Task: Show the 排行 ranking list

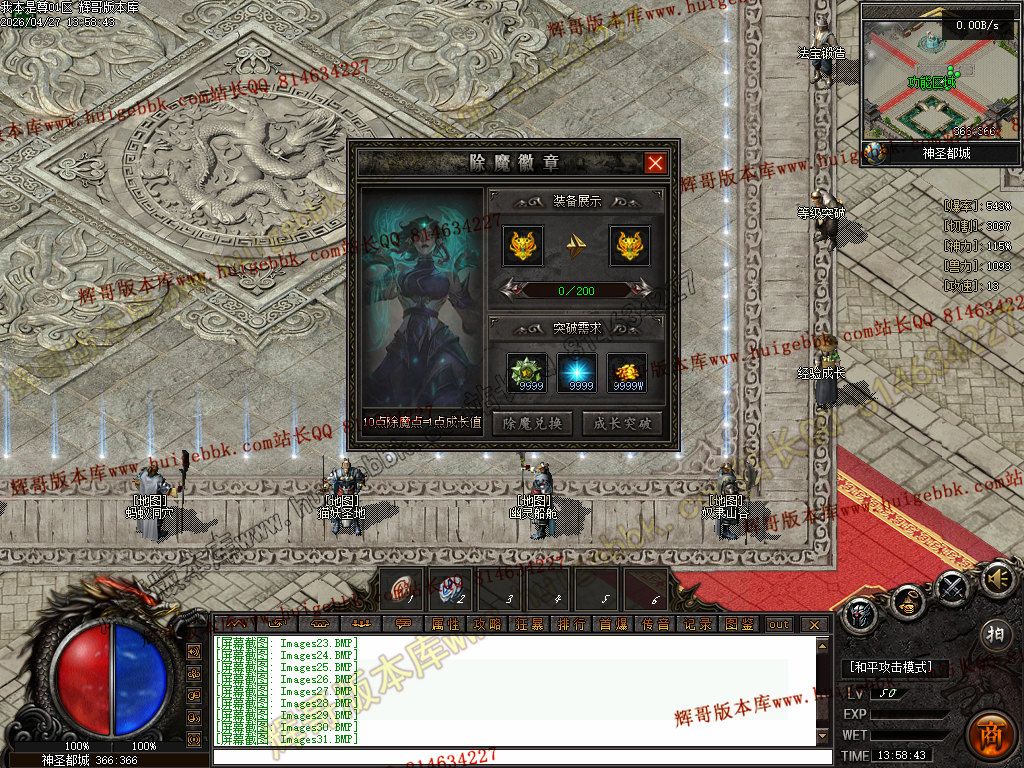Action: coord(571,624)
